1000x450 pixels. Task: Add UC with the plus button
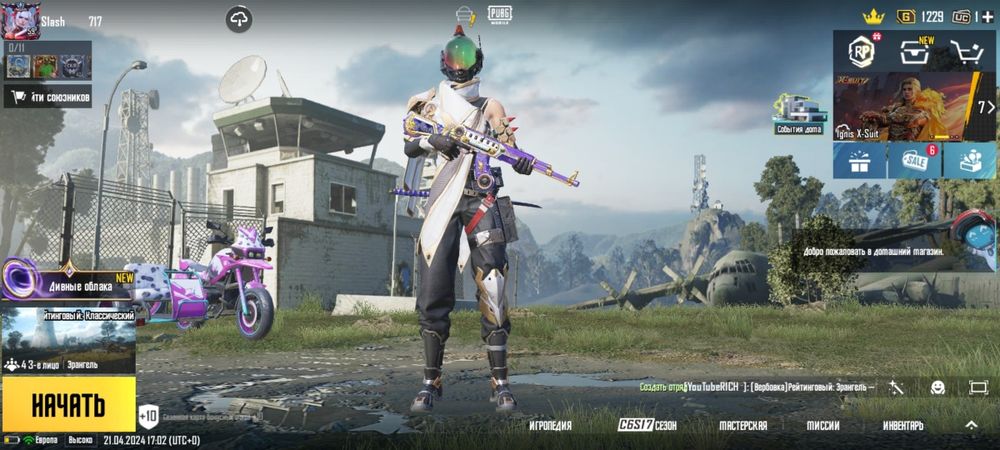coord(988,17)
